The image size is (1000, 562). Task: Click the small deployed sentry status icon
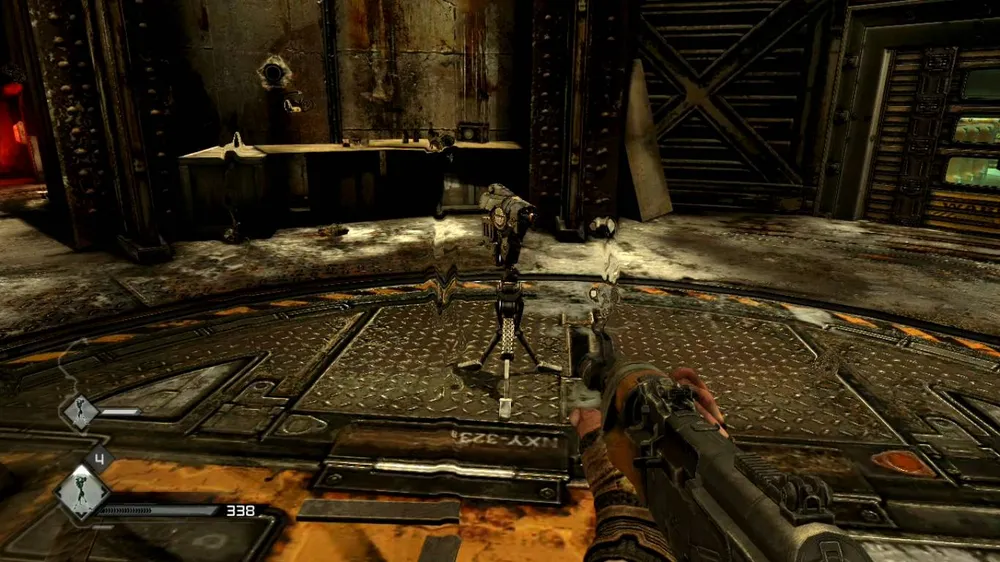[x=80, y=412]
